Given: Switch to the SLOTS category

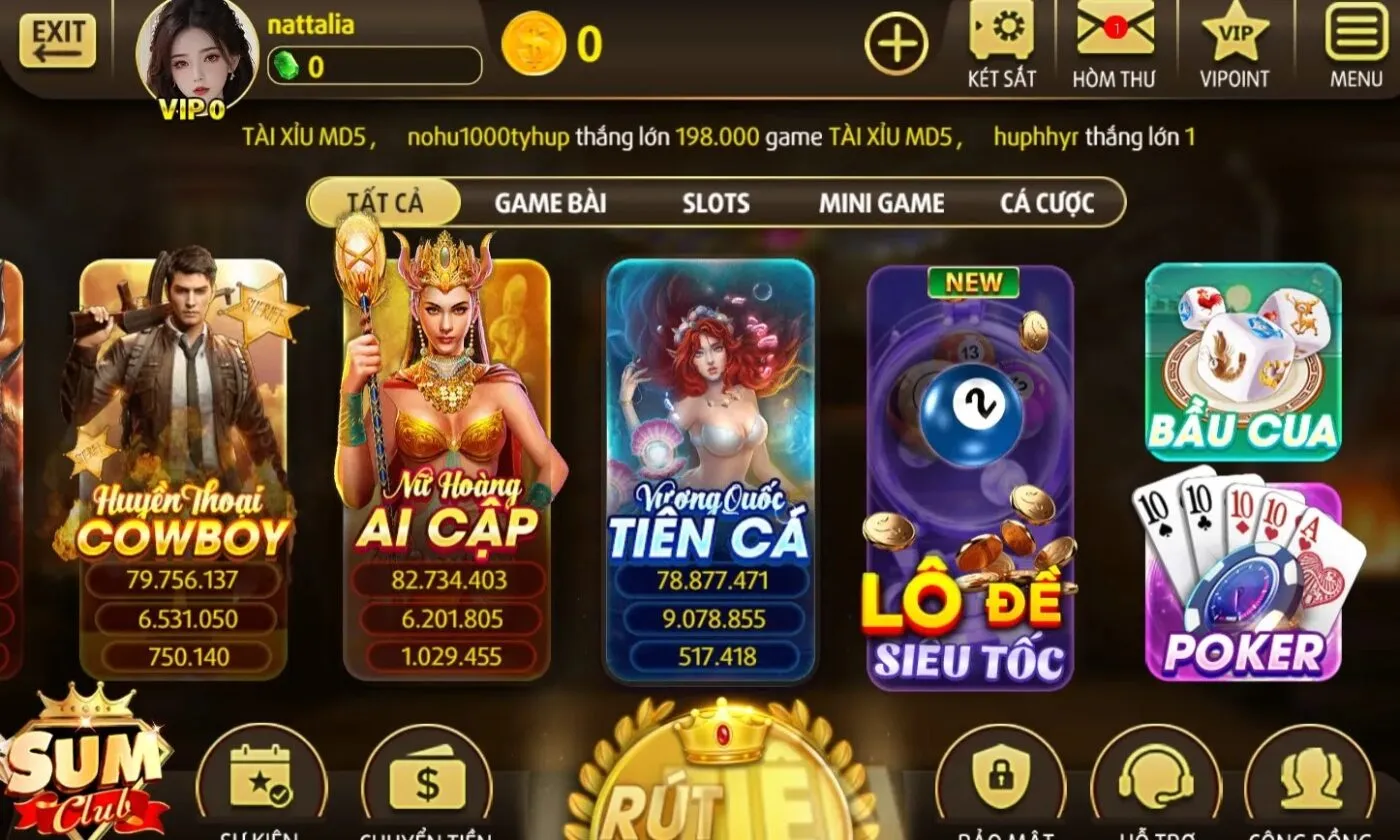Looking at the screenshot, I should click(x=715, y=203).
